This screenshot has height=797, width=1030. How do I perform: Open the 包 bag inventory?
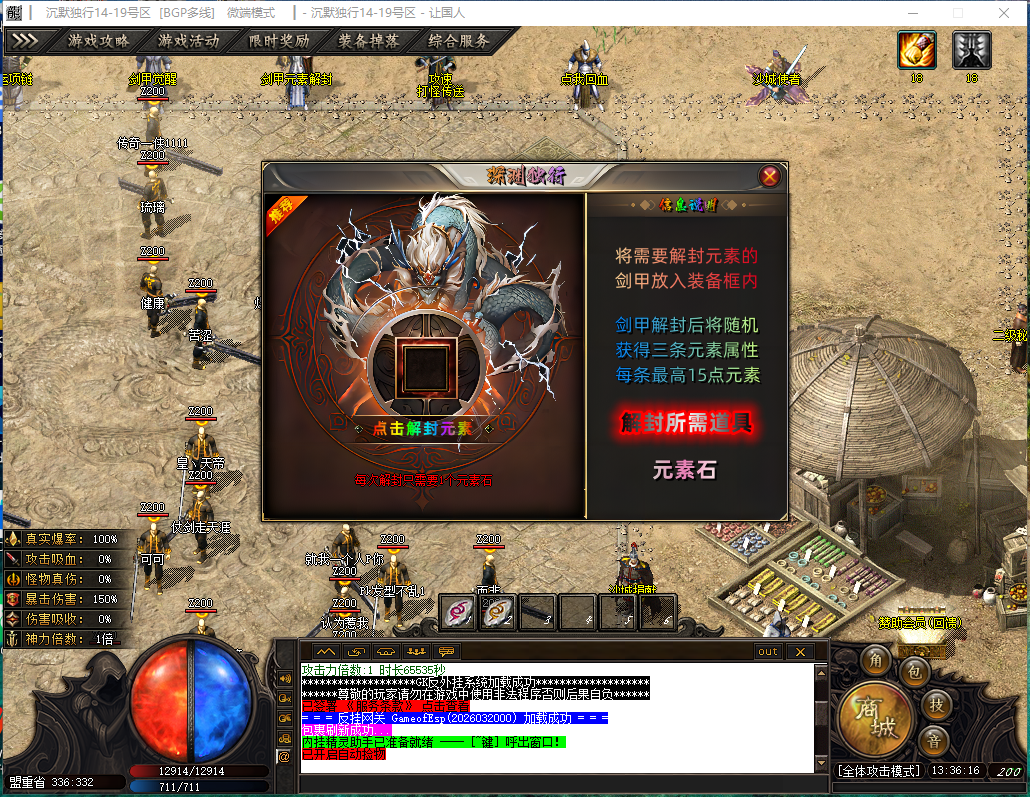pyautogui.click(x=914, y=672)
